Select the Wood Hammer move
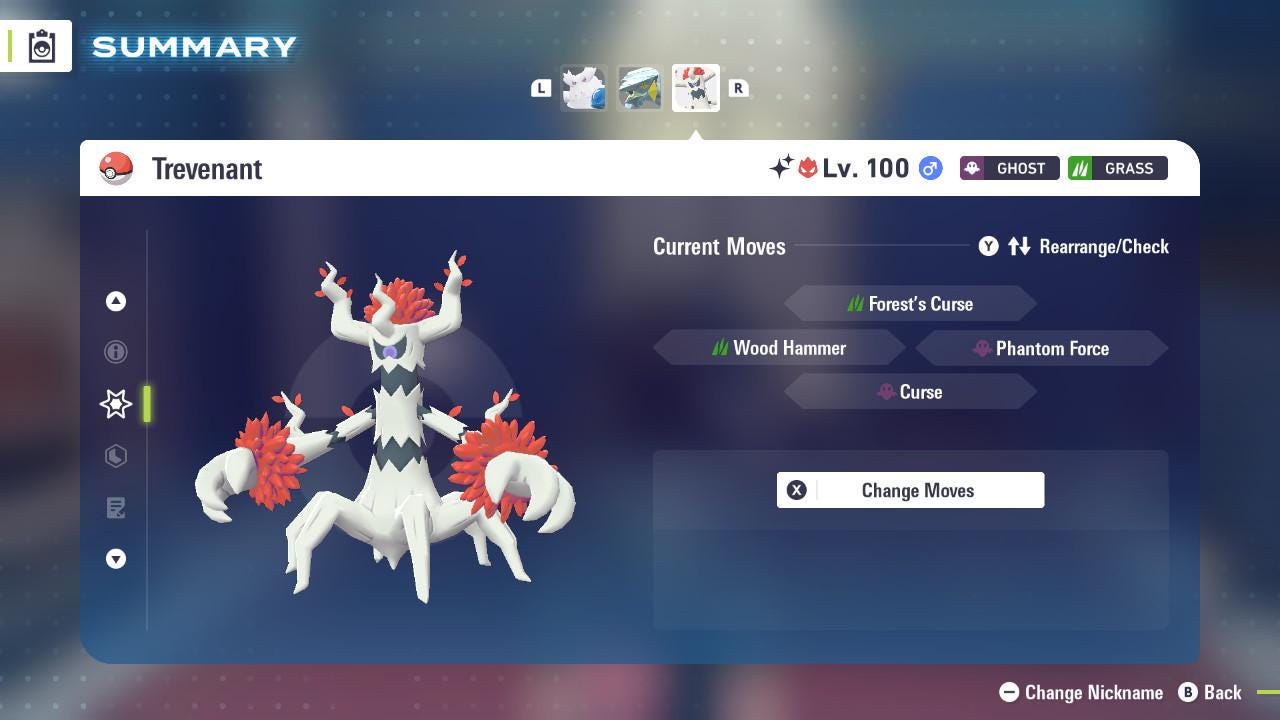The height and width of the screenshot is (720, 1280). 780,348
